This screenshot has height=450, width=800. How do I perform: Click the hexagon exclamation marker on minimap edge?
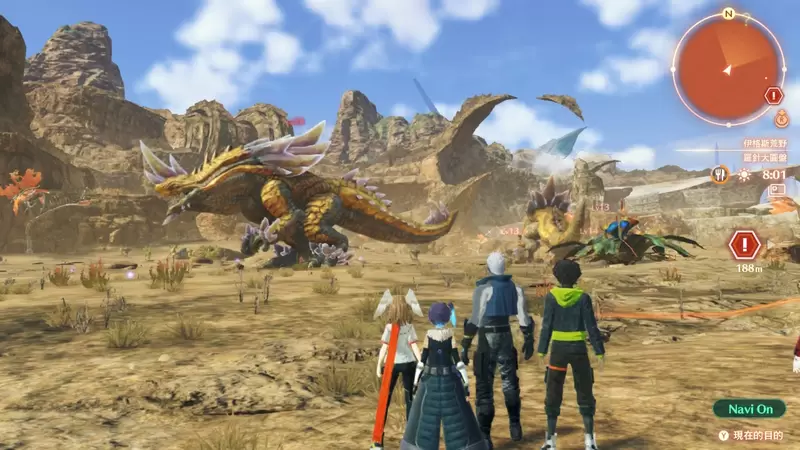[773, 96]
